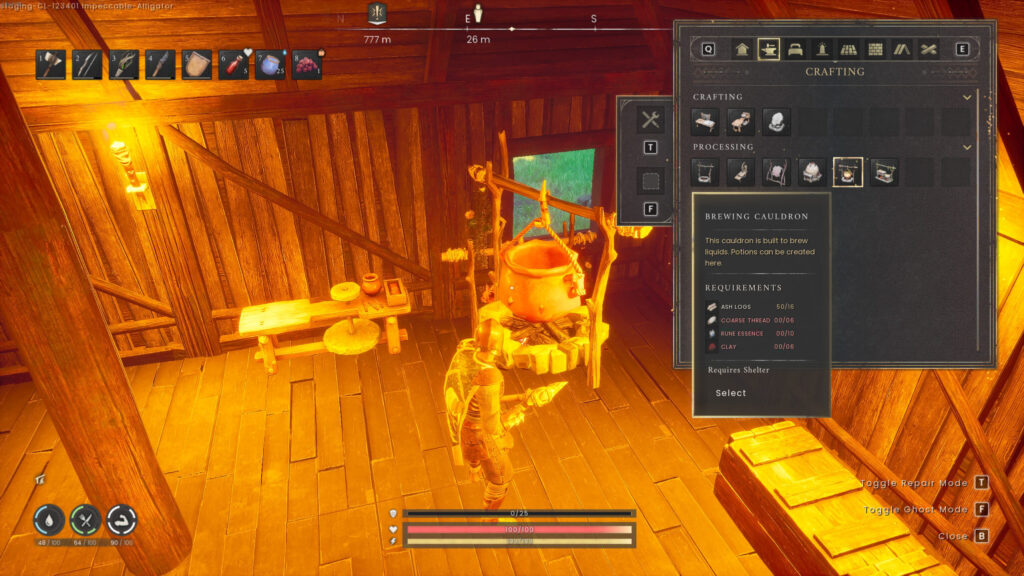The image size is (1024, 576).
Task: Open the brick wall category tab
Action: (x=876, y=49)
